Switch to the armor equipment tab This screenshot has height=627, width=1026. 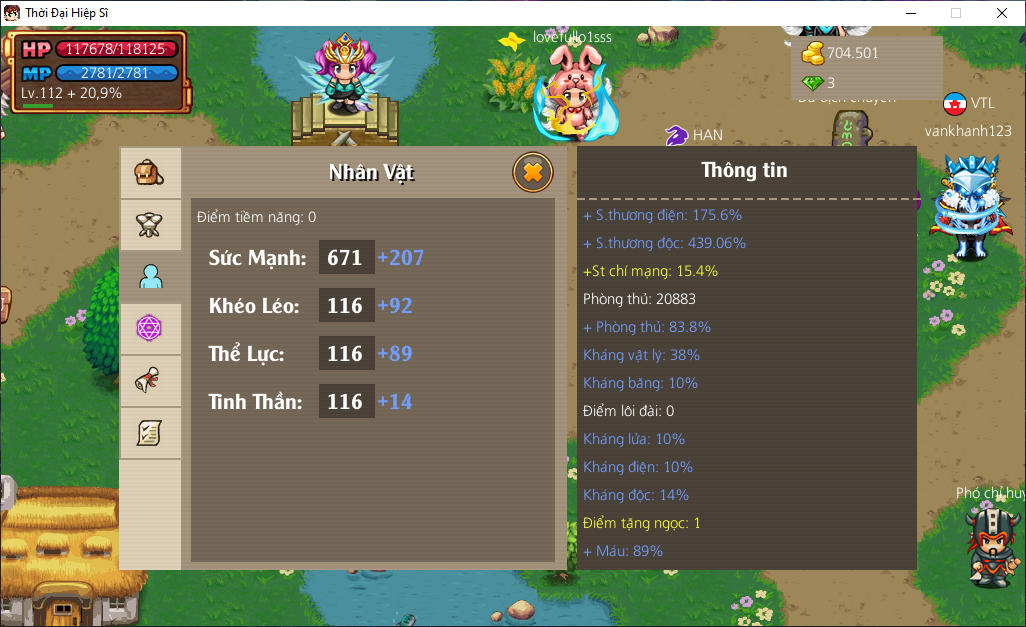150,225
